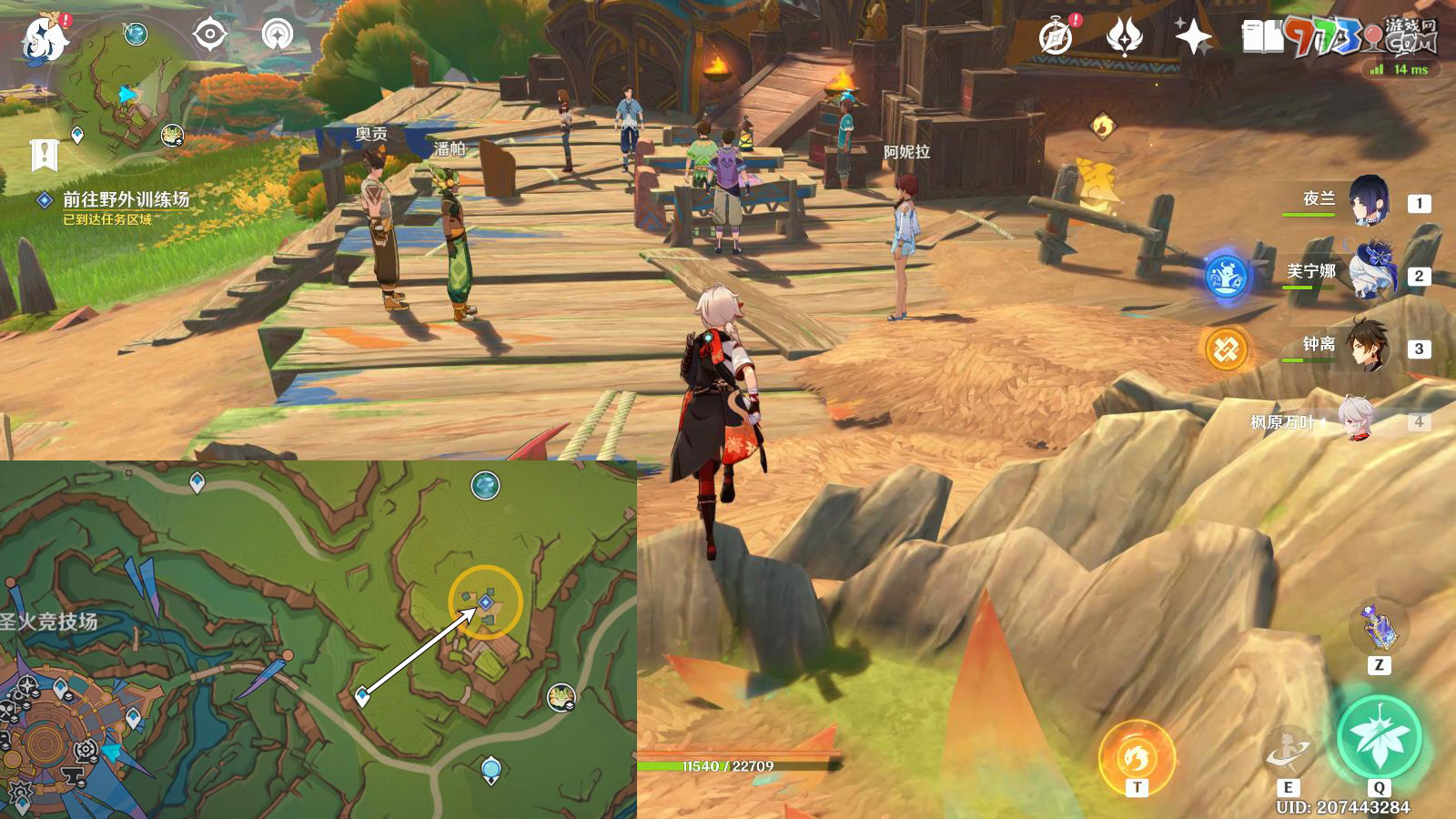Image resolution: width=1456 pixels, height=819 pixels.
Task: Open the Wish star icon
Action: [x=1124, y=37]
